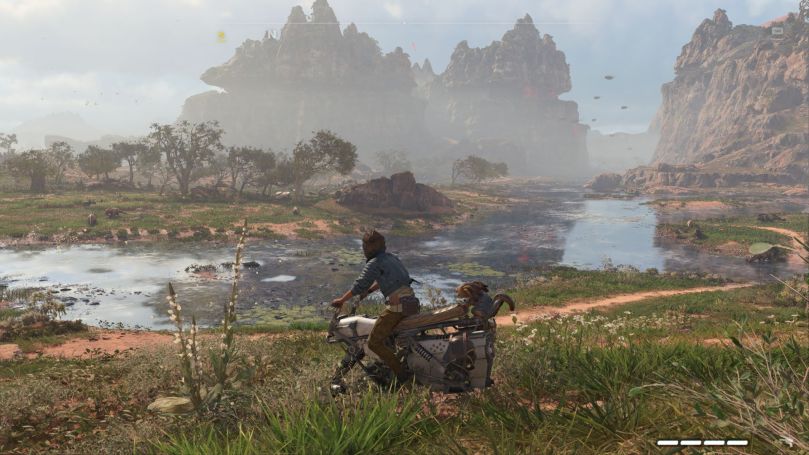Select the yellow objective marker on the compass
The width and height of the screenshot is (809, 455).
pyautogui.click(x=221, y=36)
